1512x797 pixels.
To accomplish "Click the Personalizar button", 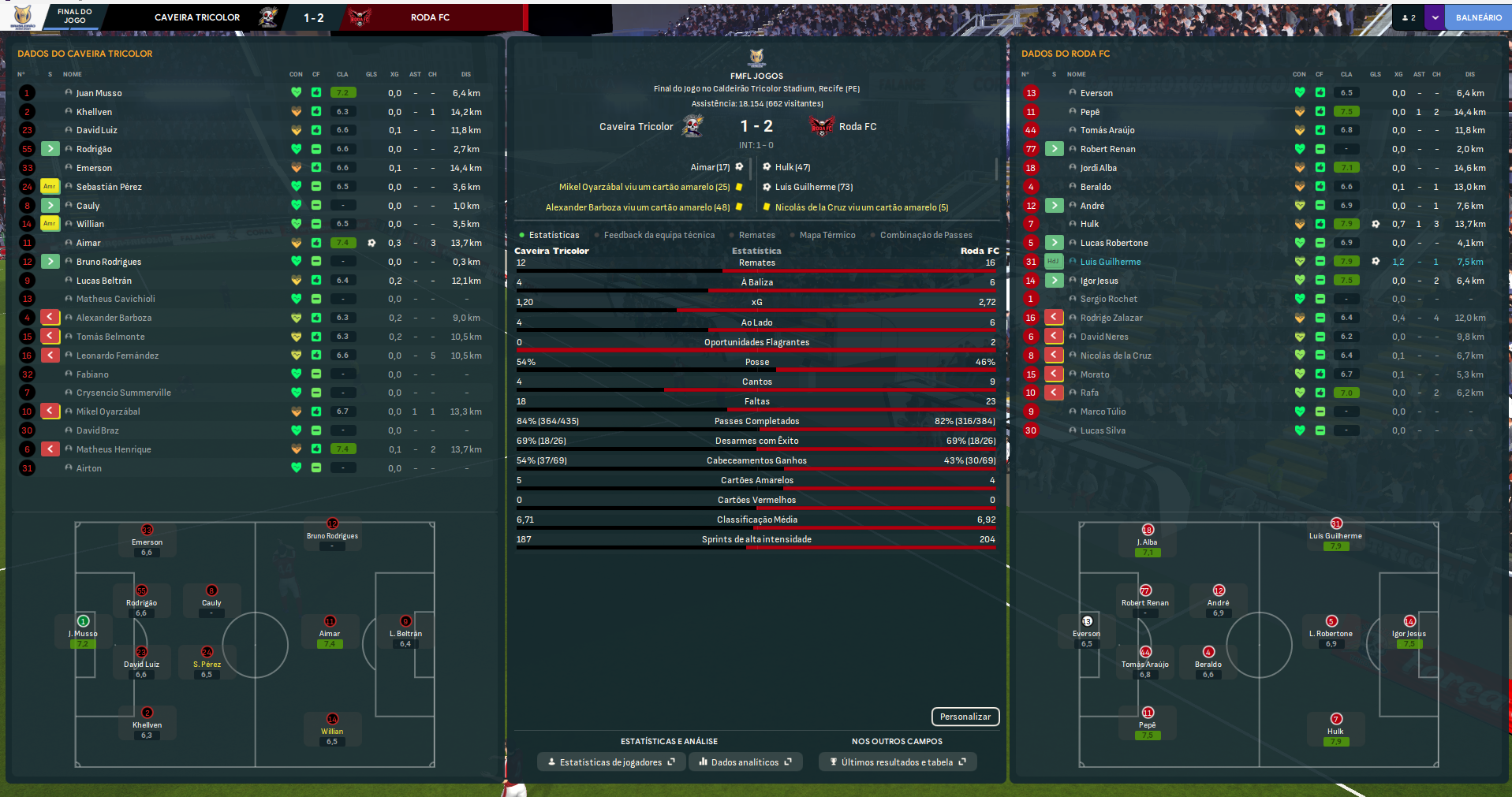I will [x=965, y=717].
